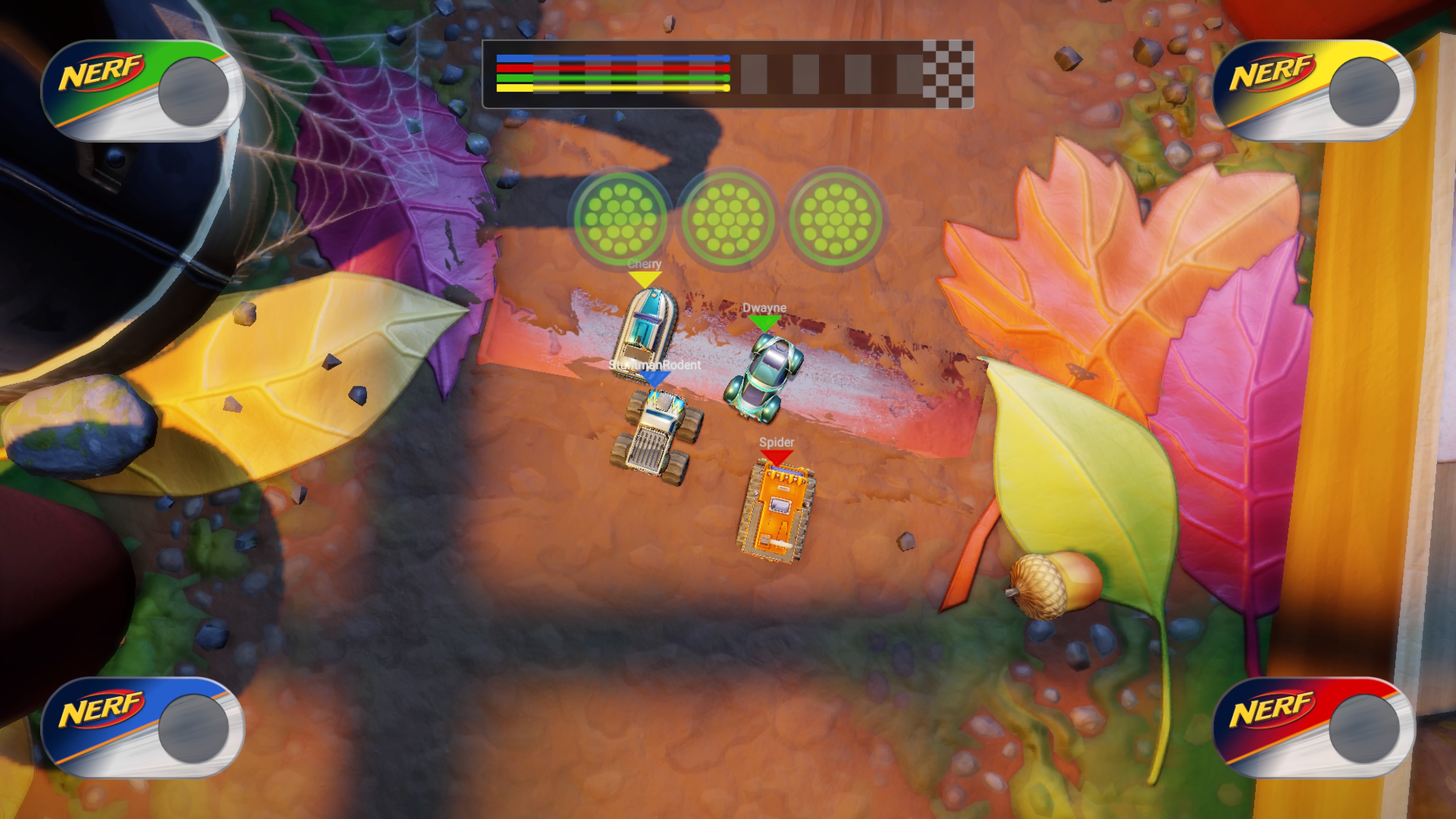Choose the blue NERF player panel
This screenshot has height=819, width=1456.
143,728
